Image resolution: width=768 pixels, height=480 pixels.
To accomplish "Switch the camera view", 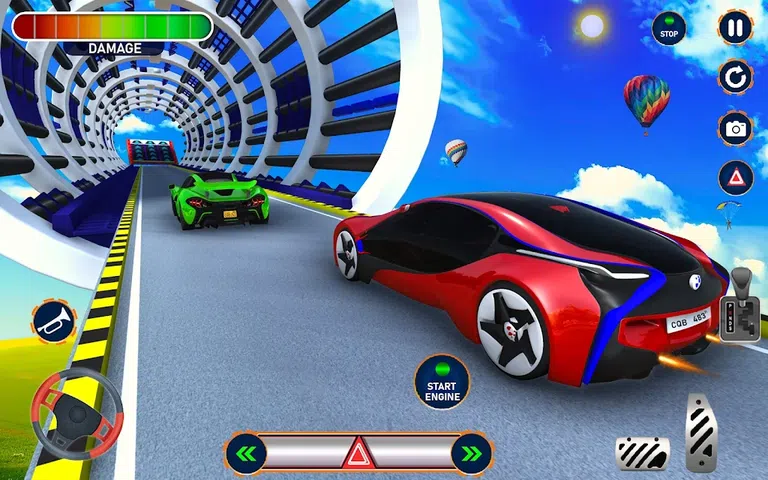I will (735, 128).
